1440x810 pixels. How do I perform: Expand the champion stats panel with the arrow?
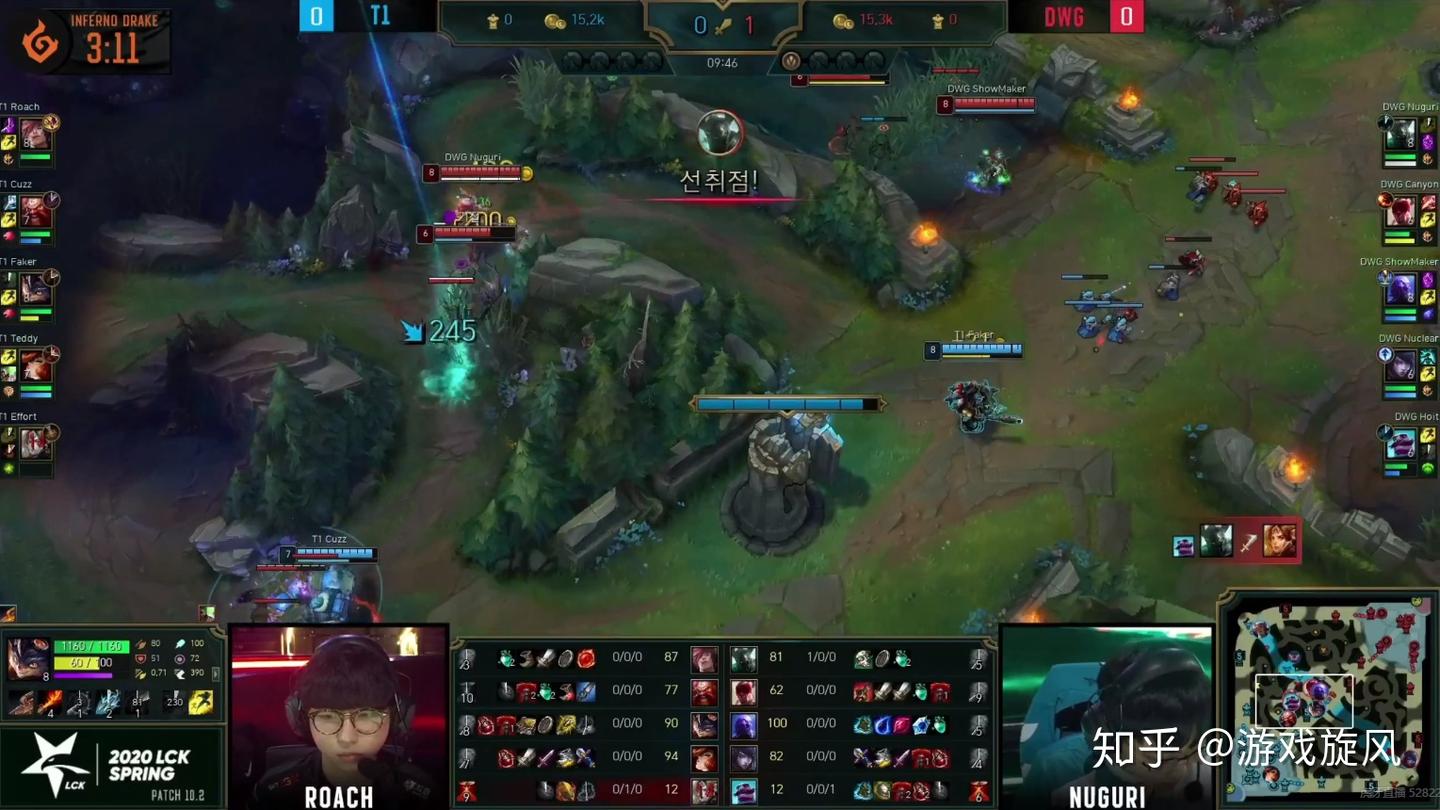pos(216,675)
